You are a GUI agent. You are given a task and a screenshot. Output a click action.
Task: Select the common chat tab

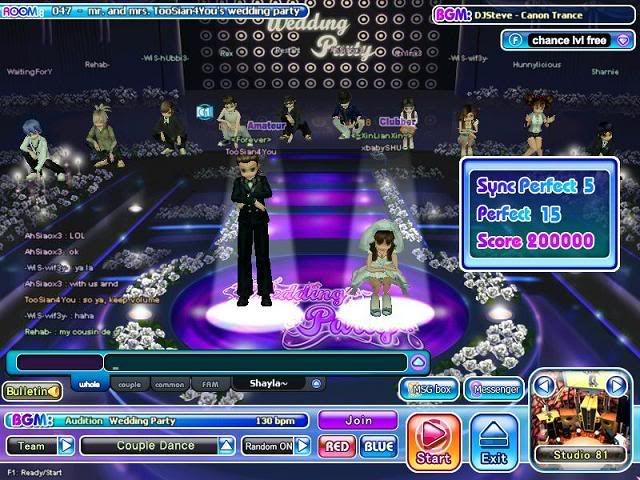(170, 383)
